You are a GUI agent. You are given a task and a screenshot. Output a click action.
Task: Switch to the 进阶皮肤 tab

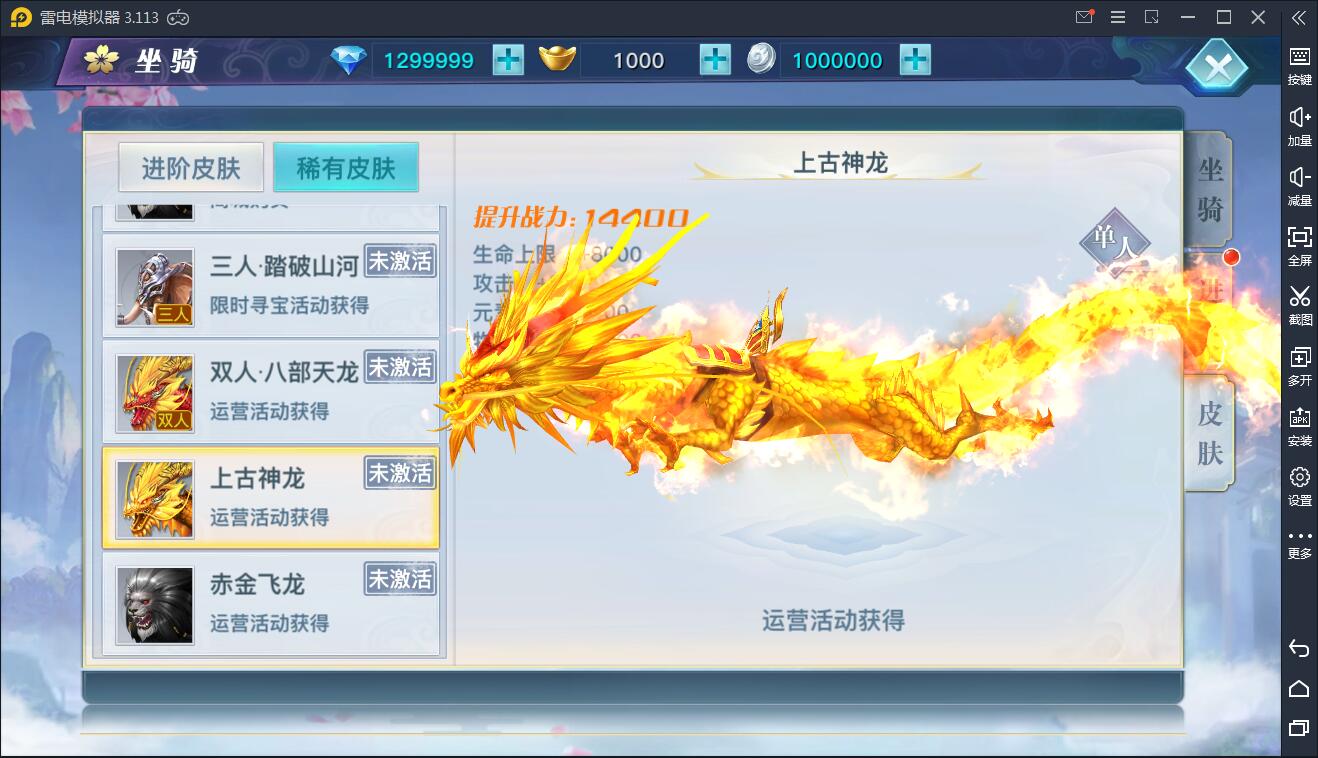click(190, 167)
